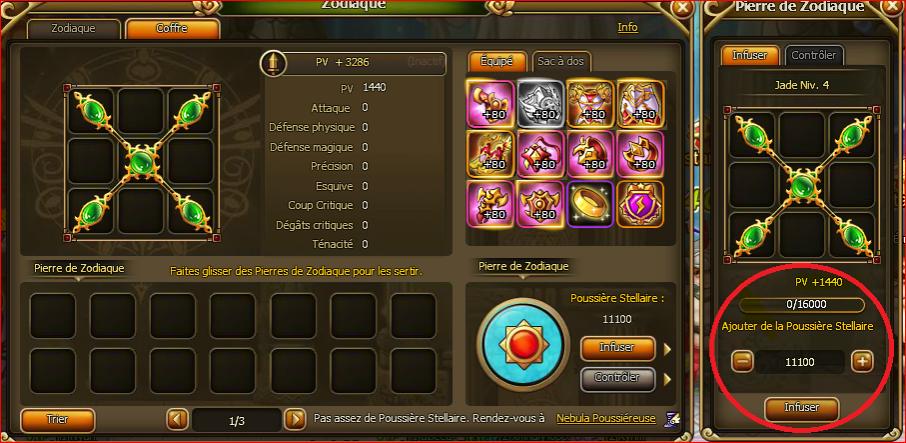This screenshot has height=443, width=906.
Task: Select the gold ring equipment slot
Action: (589, 202)
